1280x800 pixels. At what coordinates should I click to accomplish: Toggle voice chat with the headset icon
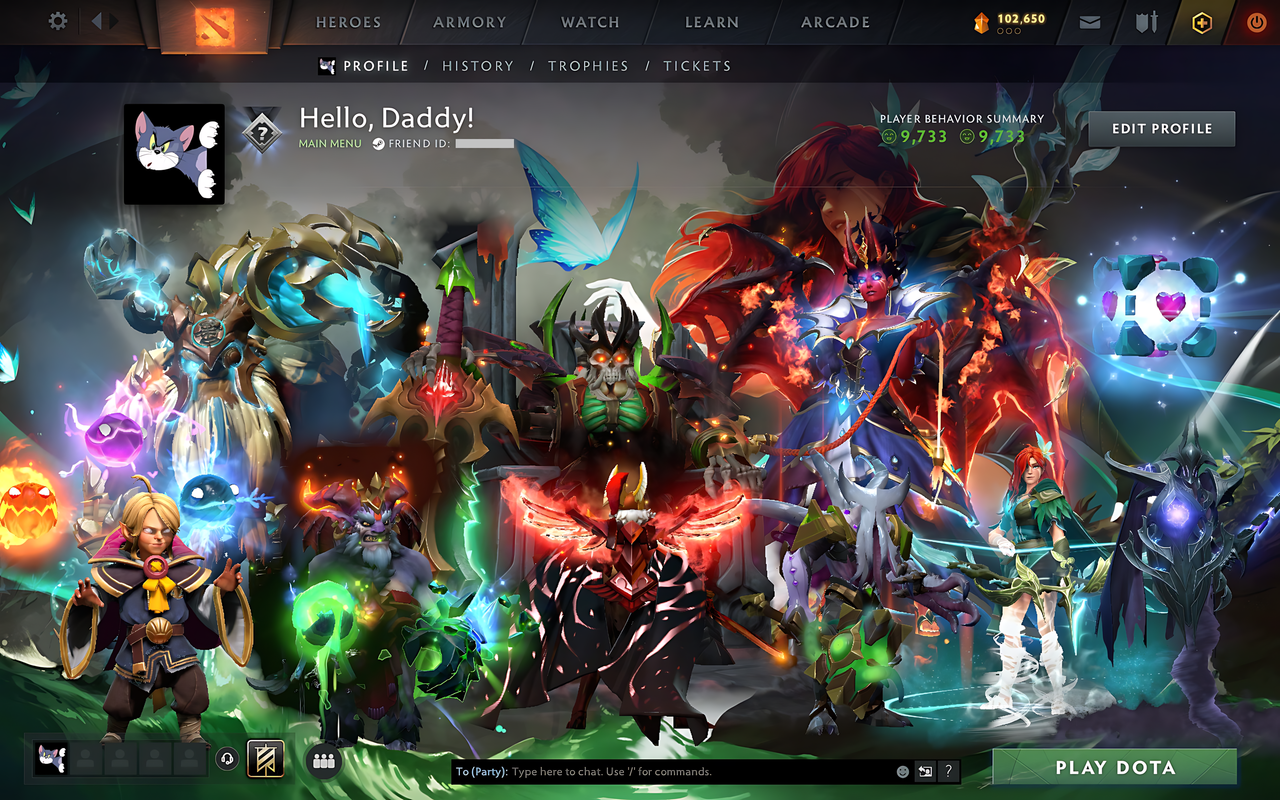coord(228,760)
